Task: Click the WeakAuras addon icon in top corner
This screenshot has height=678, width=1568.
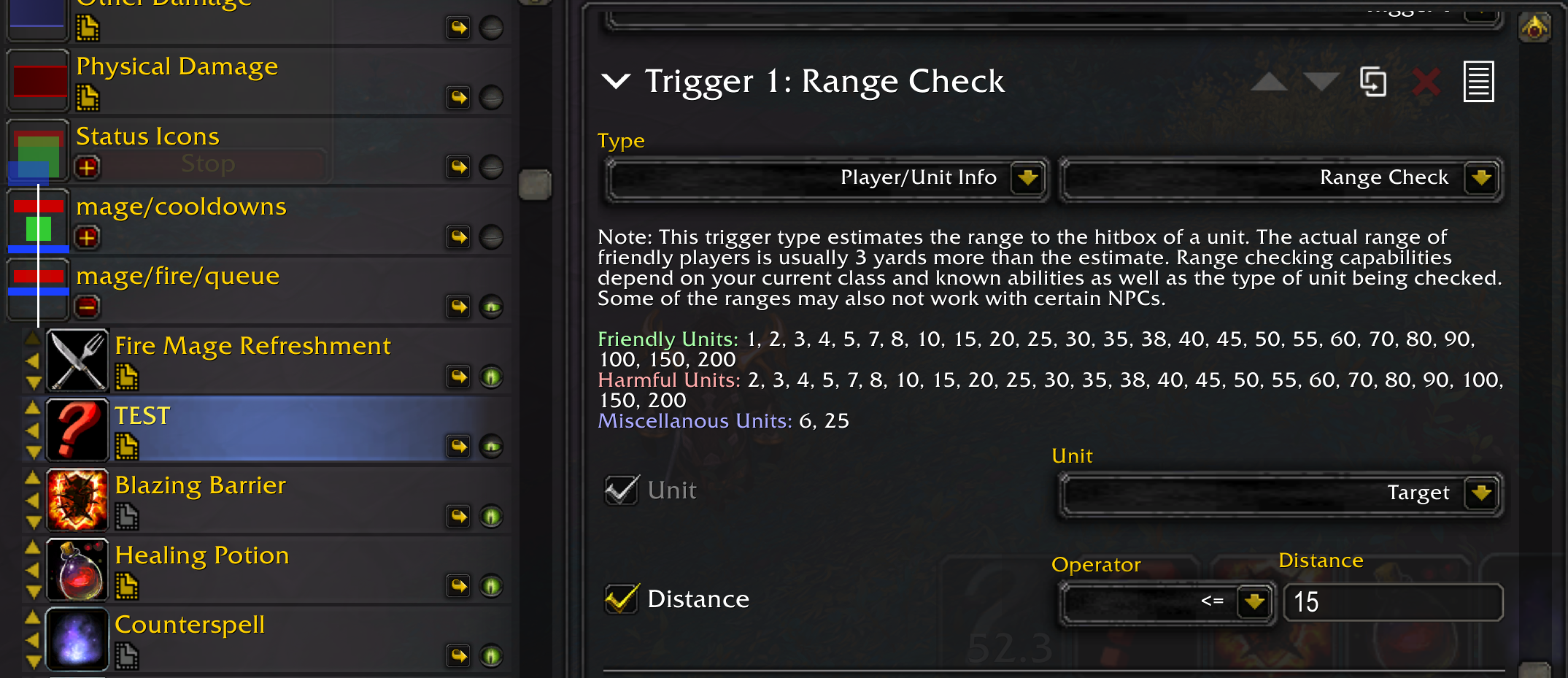Action: click(x=1534, y=26)
